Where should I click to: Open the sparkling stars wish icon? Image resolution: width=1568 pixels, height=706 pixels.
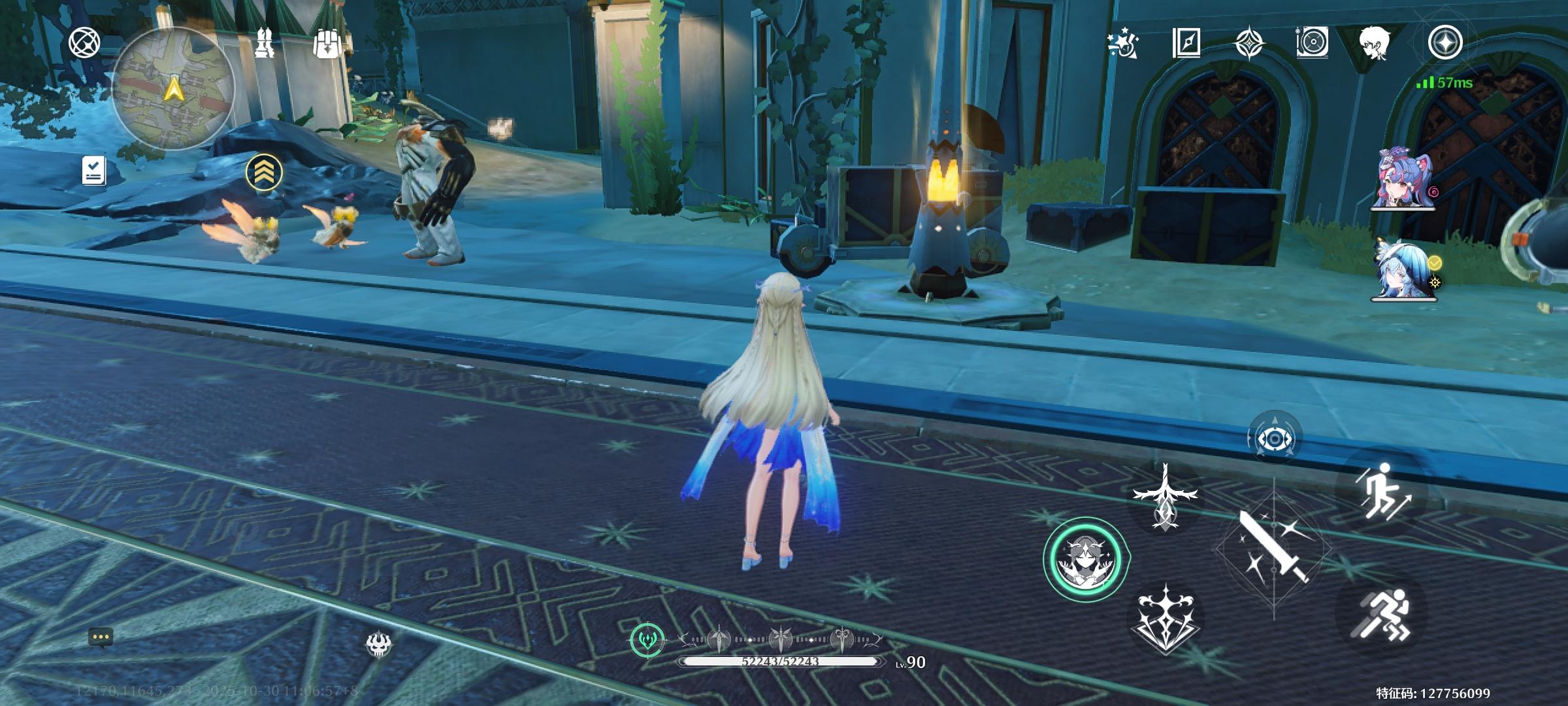pyautogui.click(x=1123, y=43)
